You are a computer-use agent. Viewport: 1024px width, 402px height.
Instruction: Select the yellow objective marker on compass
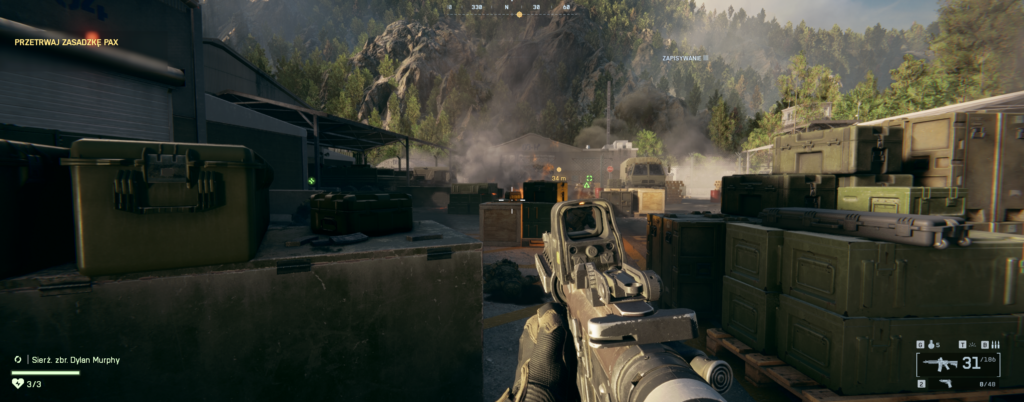click(519, 14)
